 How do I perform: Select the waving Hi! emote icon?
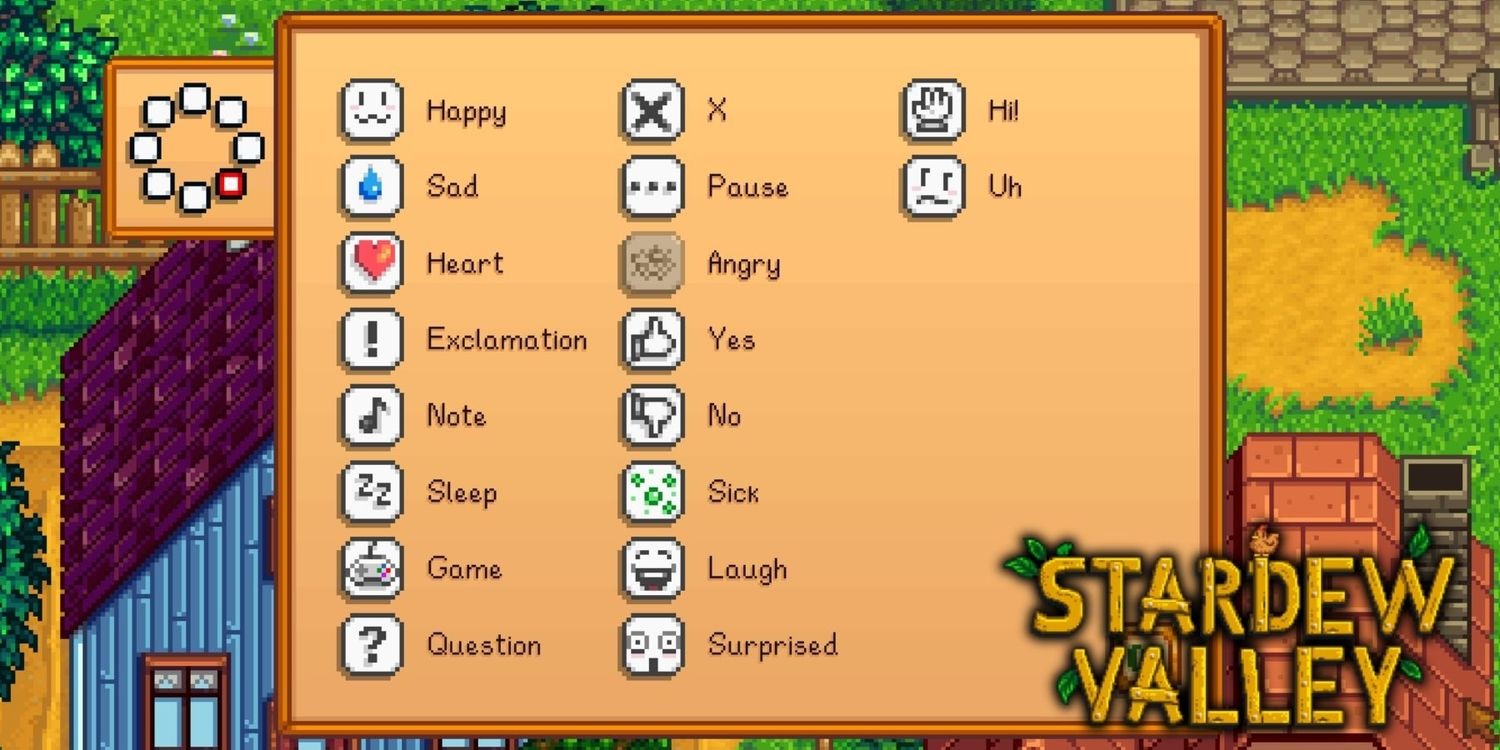(x=931, y=112)
